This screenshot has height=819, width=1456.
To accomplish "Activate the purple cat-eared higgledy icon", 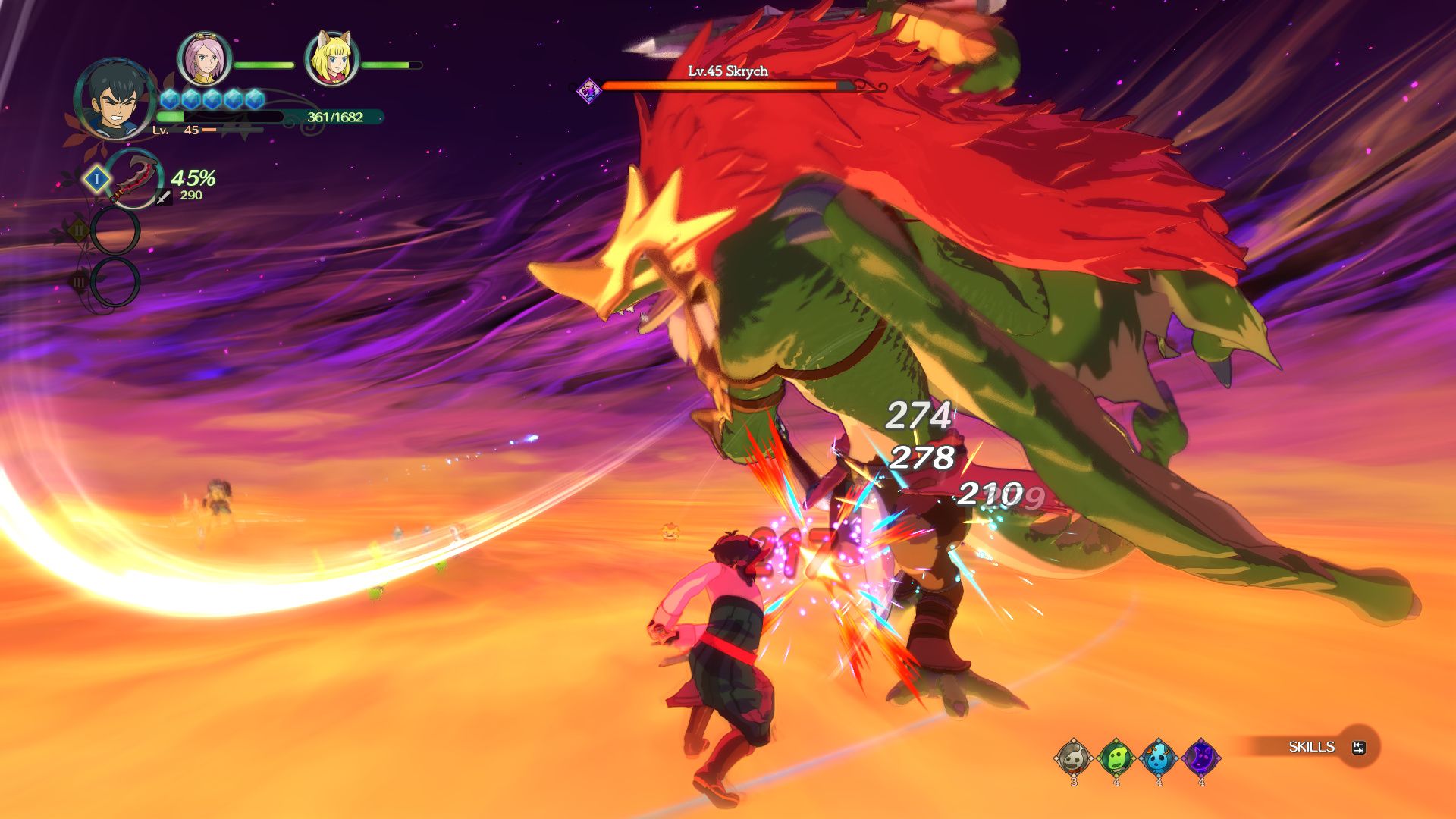I will 1201,757.
